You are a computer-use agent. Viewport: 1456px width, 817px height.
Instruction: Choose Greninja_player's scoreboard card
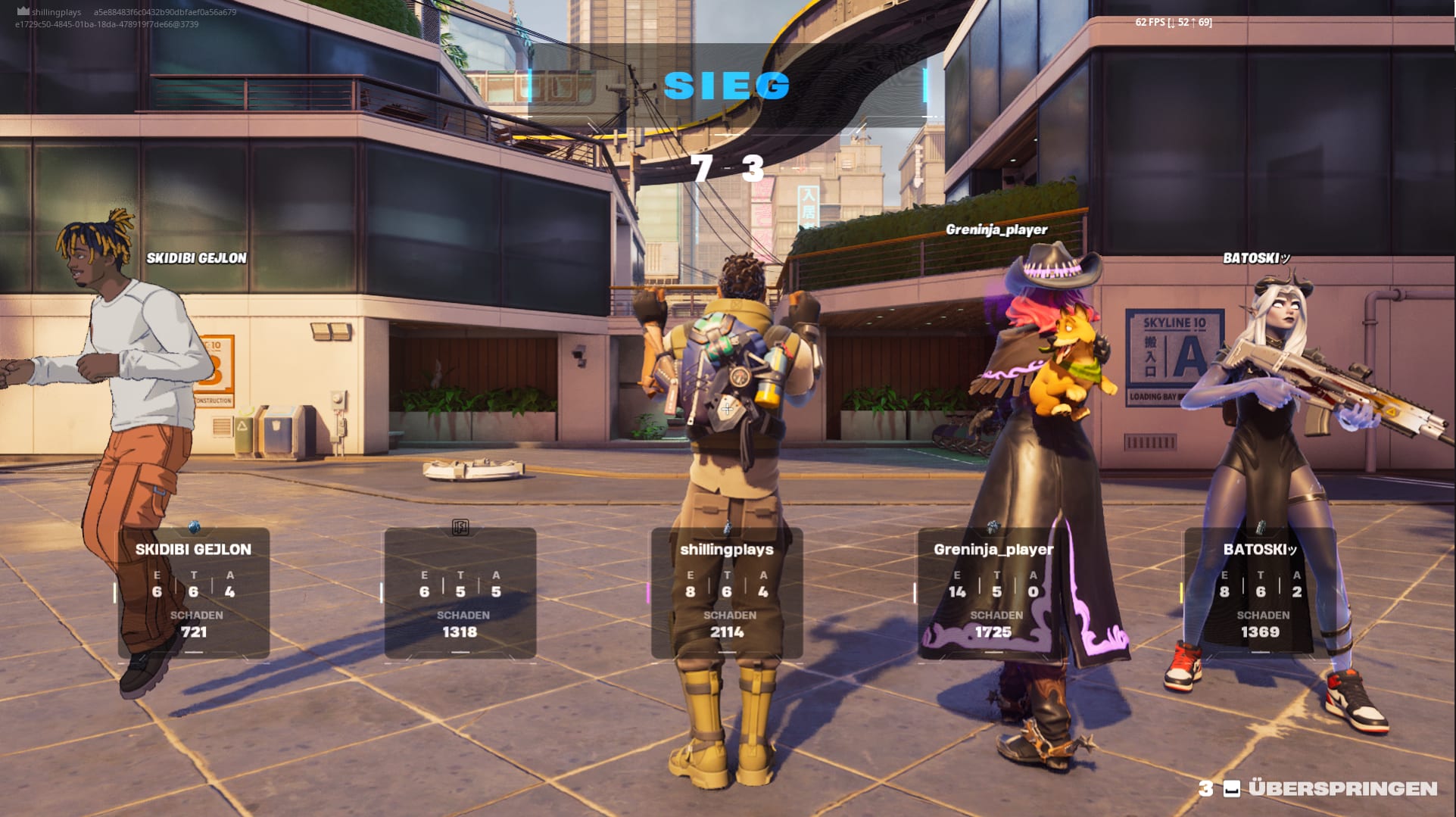coord(993,592)
